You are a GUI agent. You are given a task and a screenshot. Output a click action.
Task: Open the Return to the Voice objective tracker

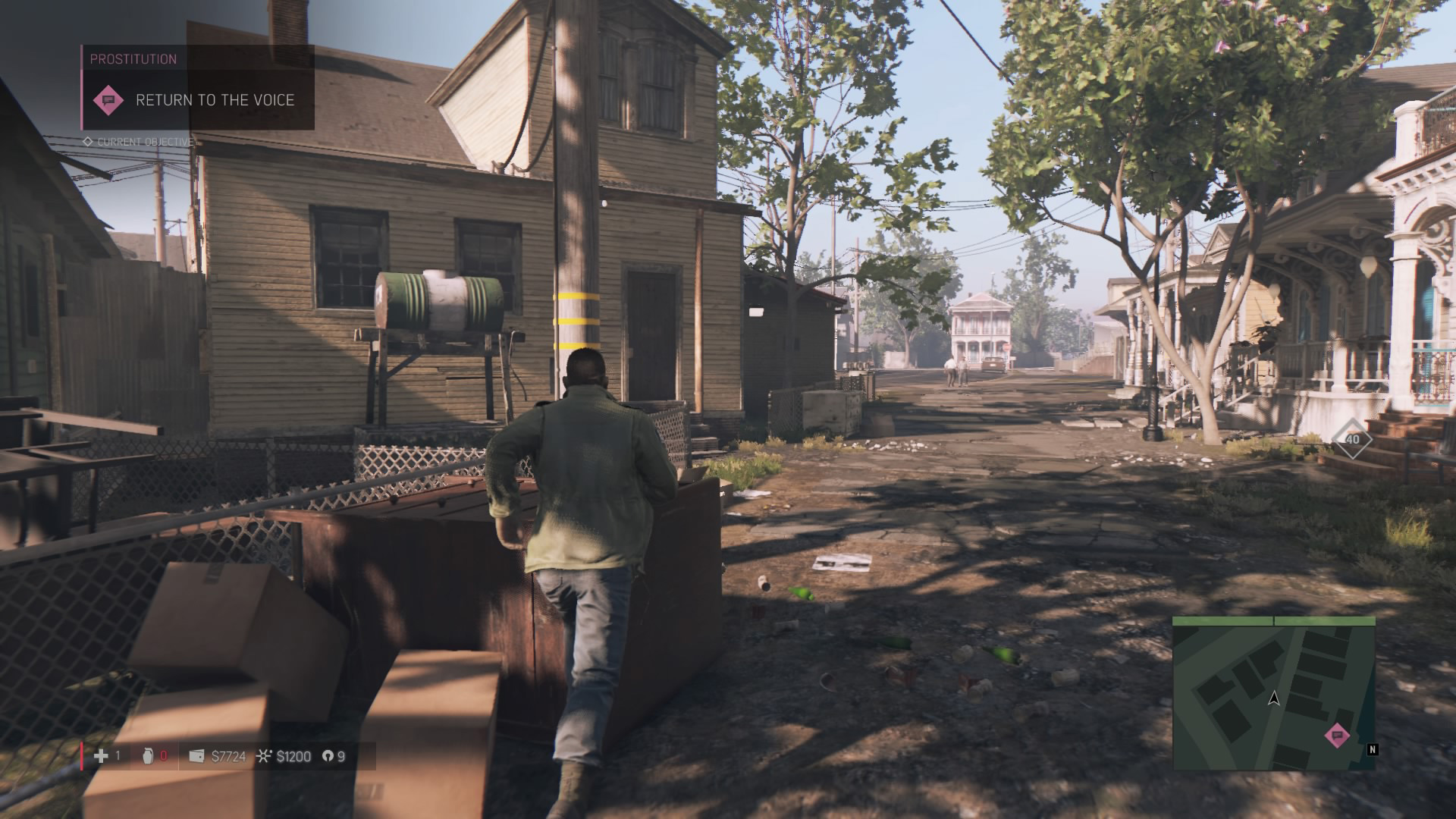point(215,100)
